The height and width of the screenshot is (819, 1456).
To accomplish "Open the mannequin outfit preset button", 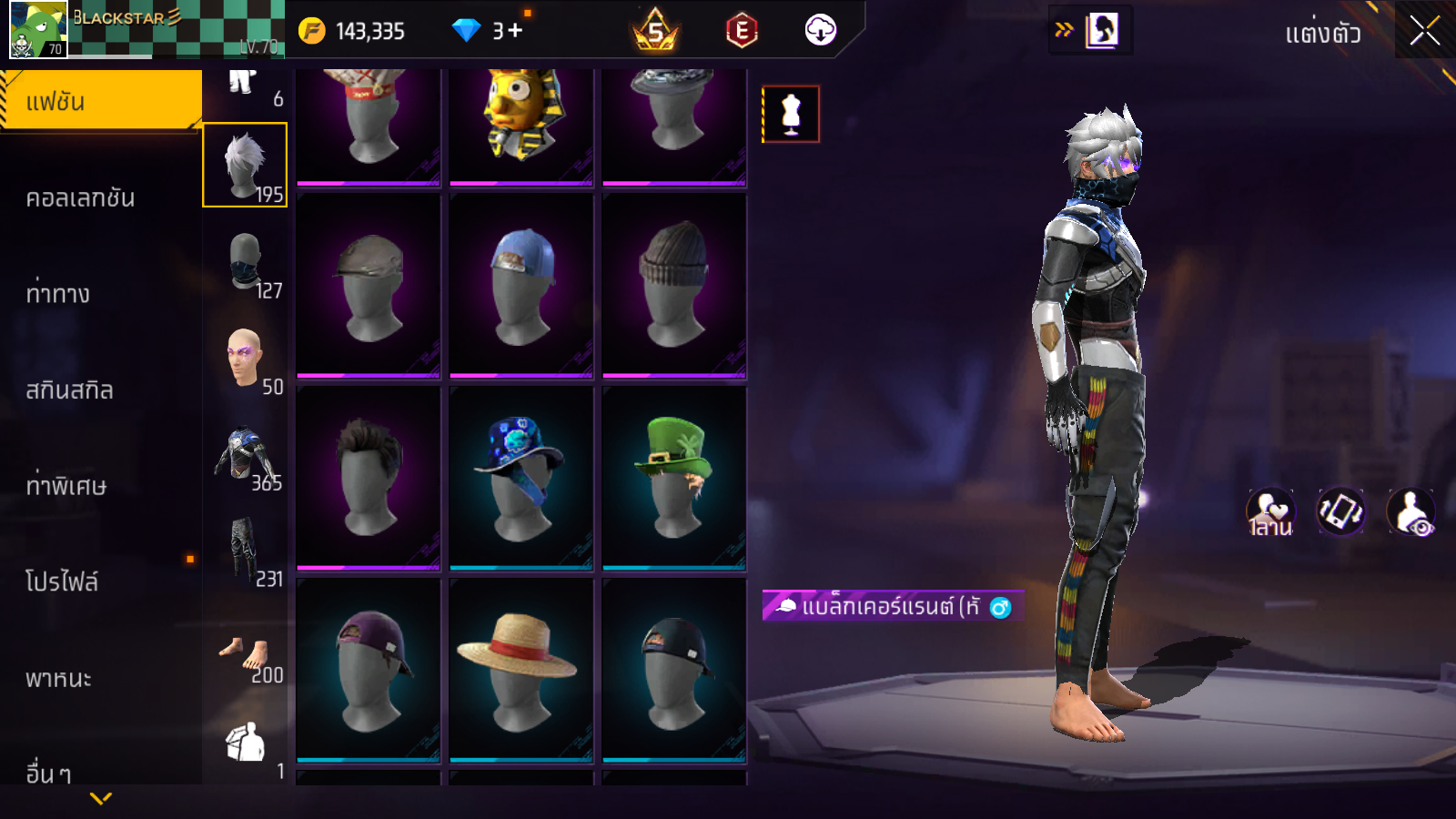I will tap(791, 115).
